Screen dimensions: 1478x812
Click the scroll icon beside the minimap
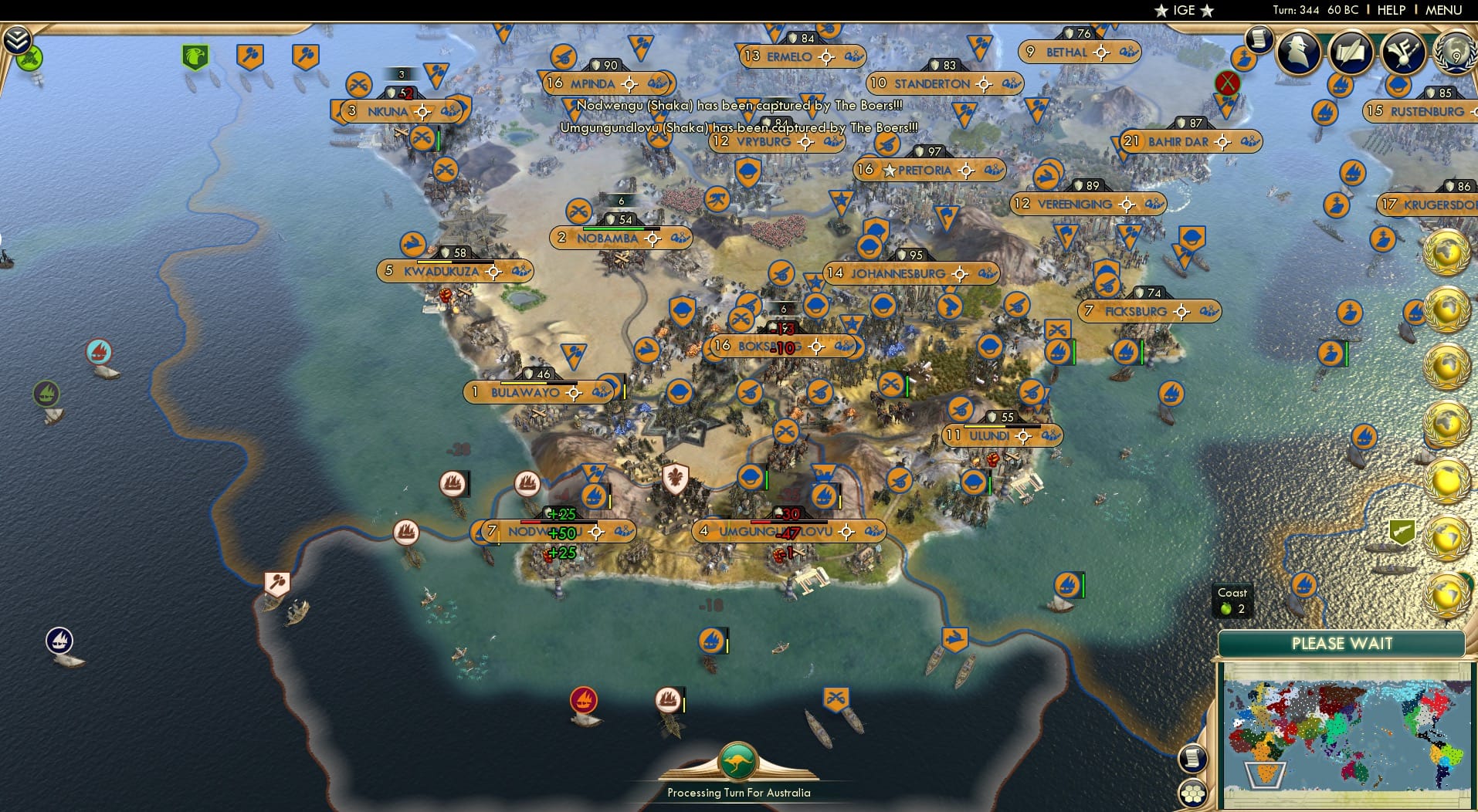tap(1193, 760)
